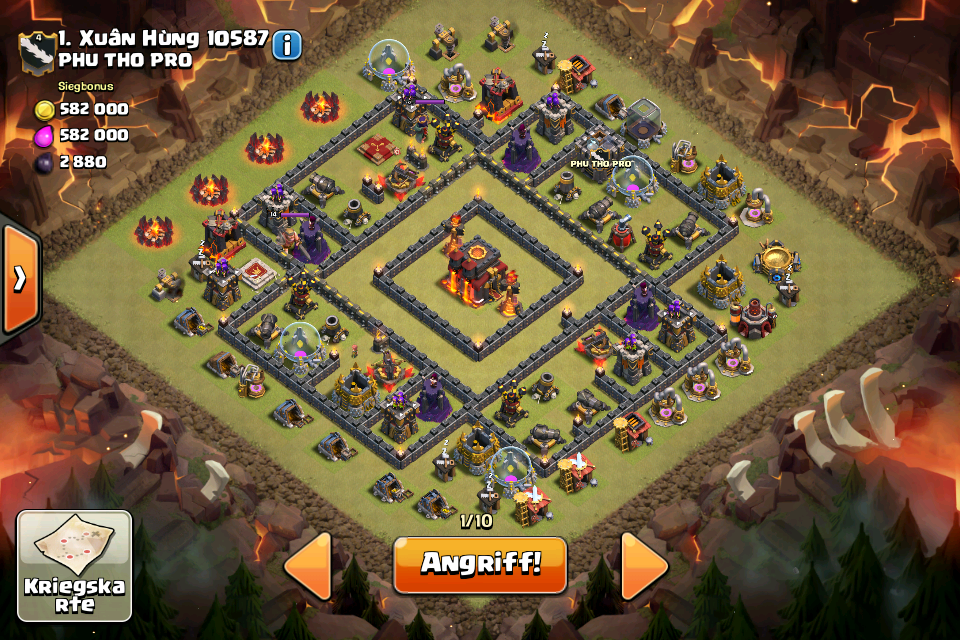Show the next enemy base with right arrow

(x=644, y=566)
